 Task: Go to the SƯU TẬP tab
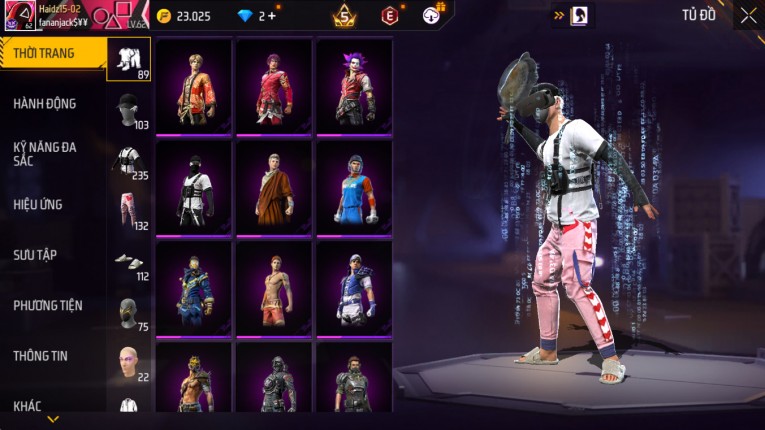[35, 255]
